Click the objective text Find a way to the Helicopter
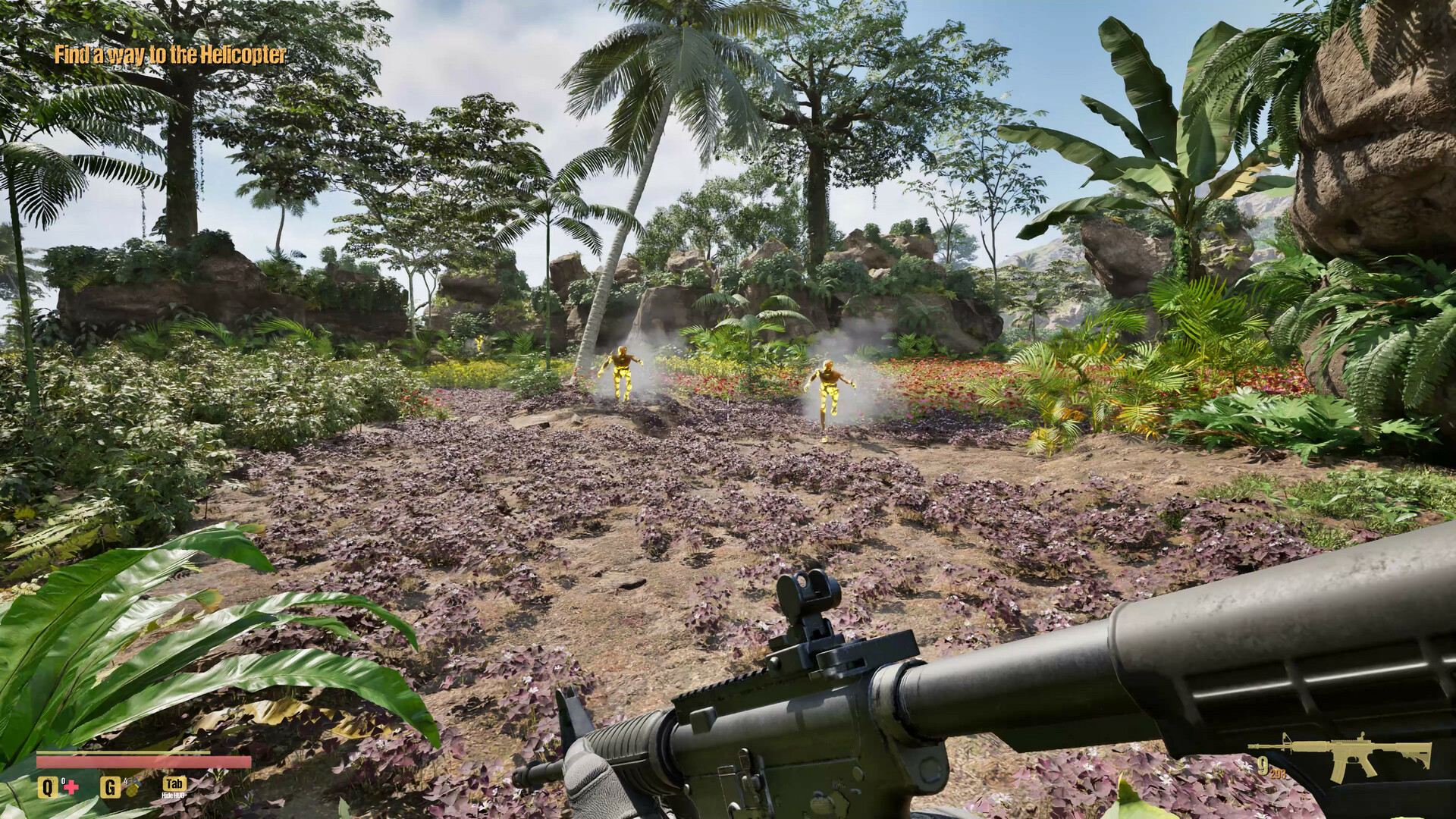1456x819 pixels. 170,55
